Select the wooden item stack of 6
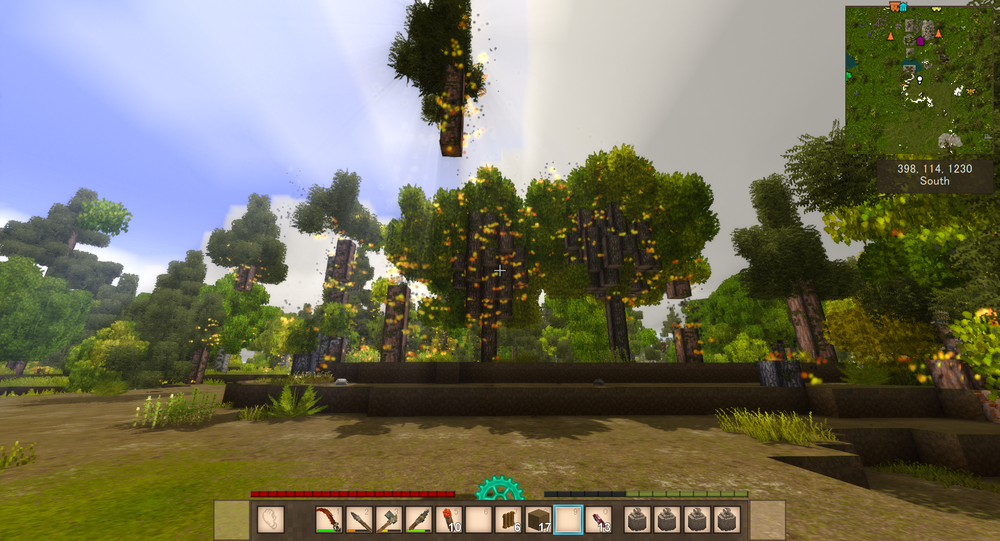The height and width of the screenshot is (541, 1000). click(x=509, y=520)
